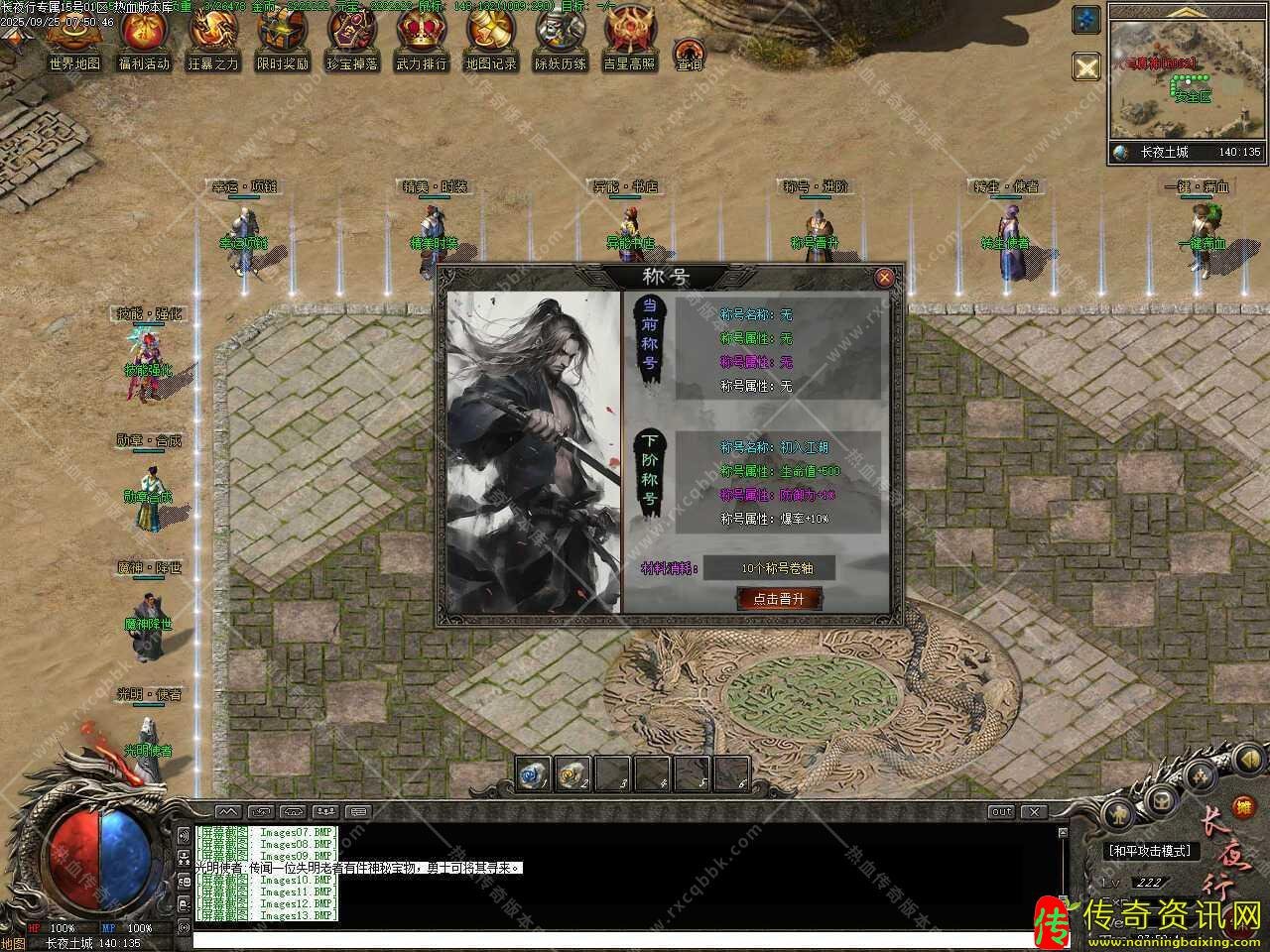Show the 珍宝掉落 treasure drops

353,40
